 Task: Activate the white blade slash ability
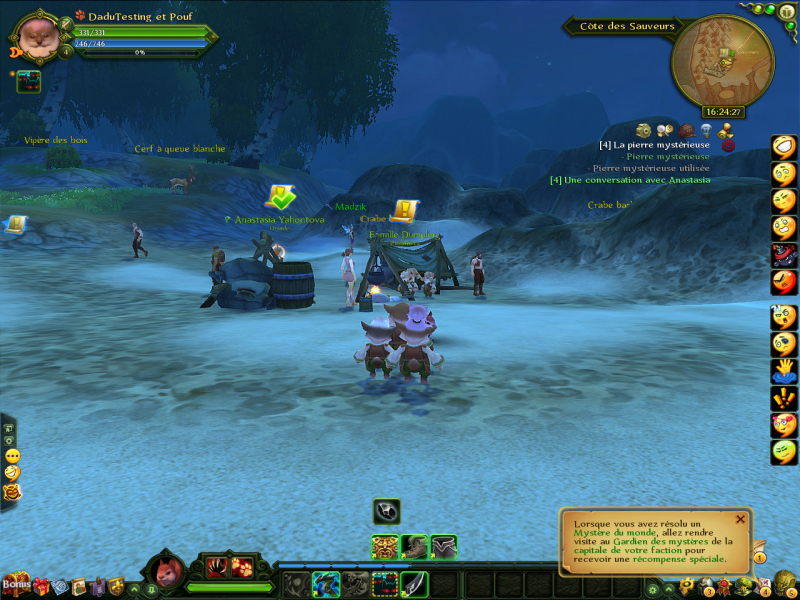[416, 583]
